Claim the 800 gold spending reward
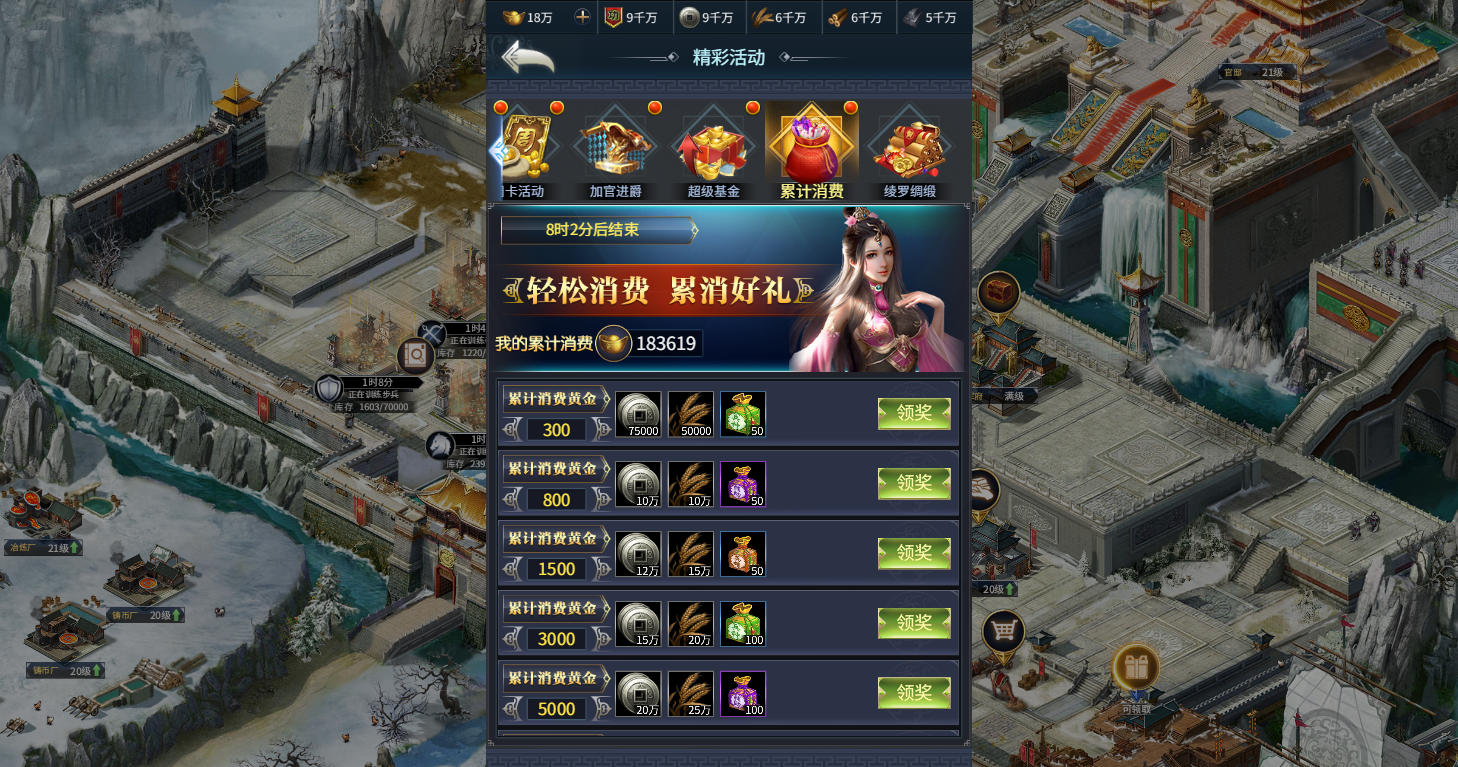Screen dimensions: 1458x767 coord(914,484)
